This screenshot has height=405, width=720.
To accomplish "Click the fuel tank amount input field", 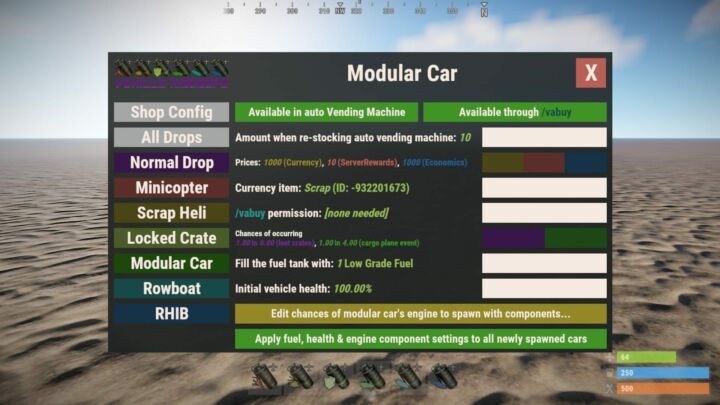I will pyautogui.click(x=544, y=263).
